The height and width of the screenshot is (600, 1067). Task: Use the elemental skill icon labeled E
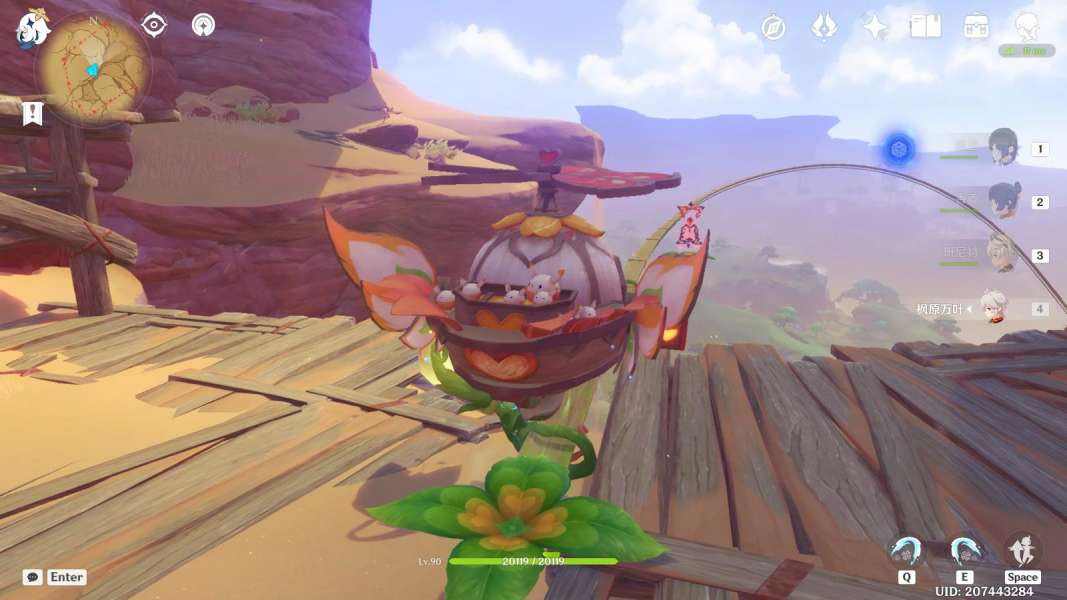965,552
